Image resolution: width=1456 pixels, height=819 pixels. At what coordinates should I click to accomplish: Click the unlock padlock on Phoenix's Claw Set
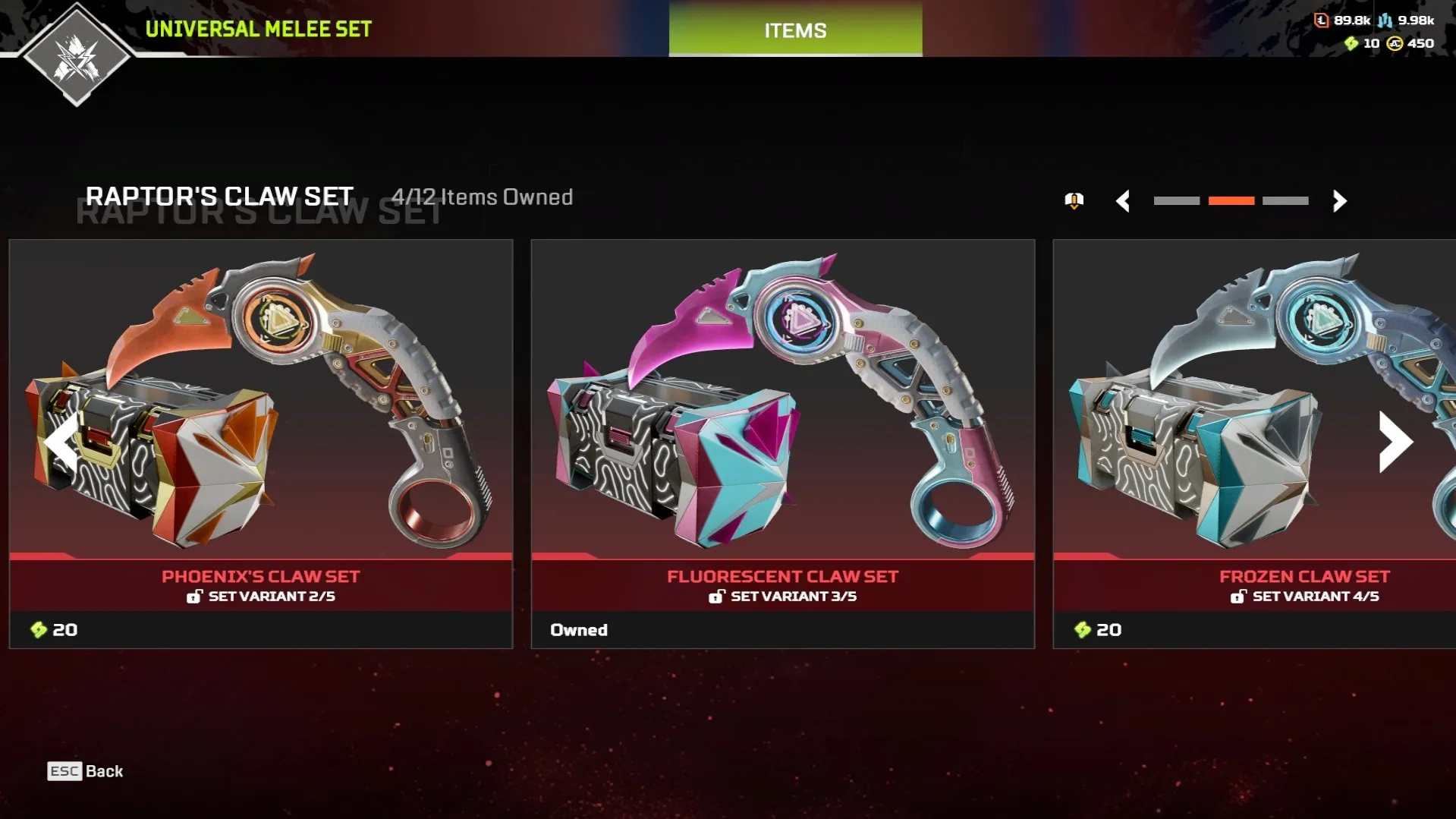coord(196,597)
